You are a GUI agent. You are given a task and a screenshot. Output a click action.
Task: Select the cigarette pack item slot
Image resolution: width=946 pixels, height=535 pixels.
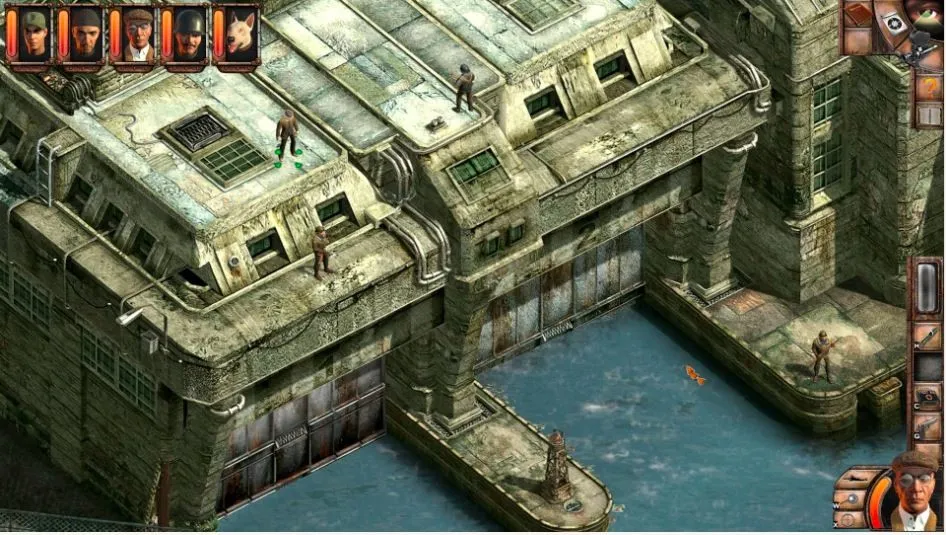tap(927, 398)
